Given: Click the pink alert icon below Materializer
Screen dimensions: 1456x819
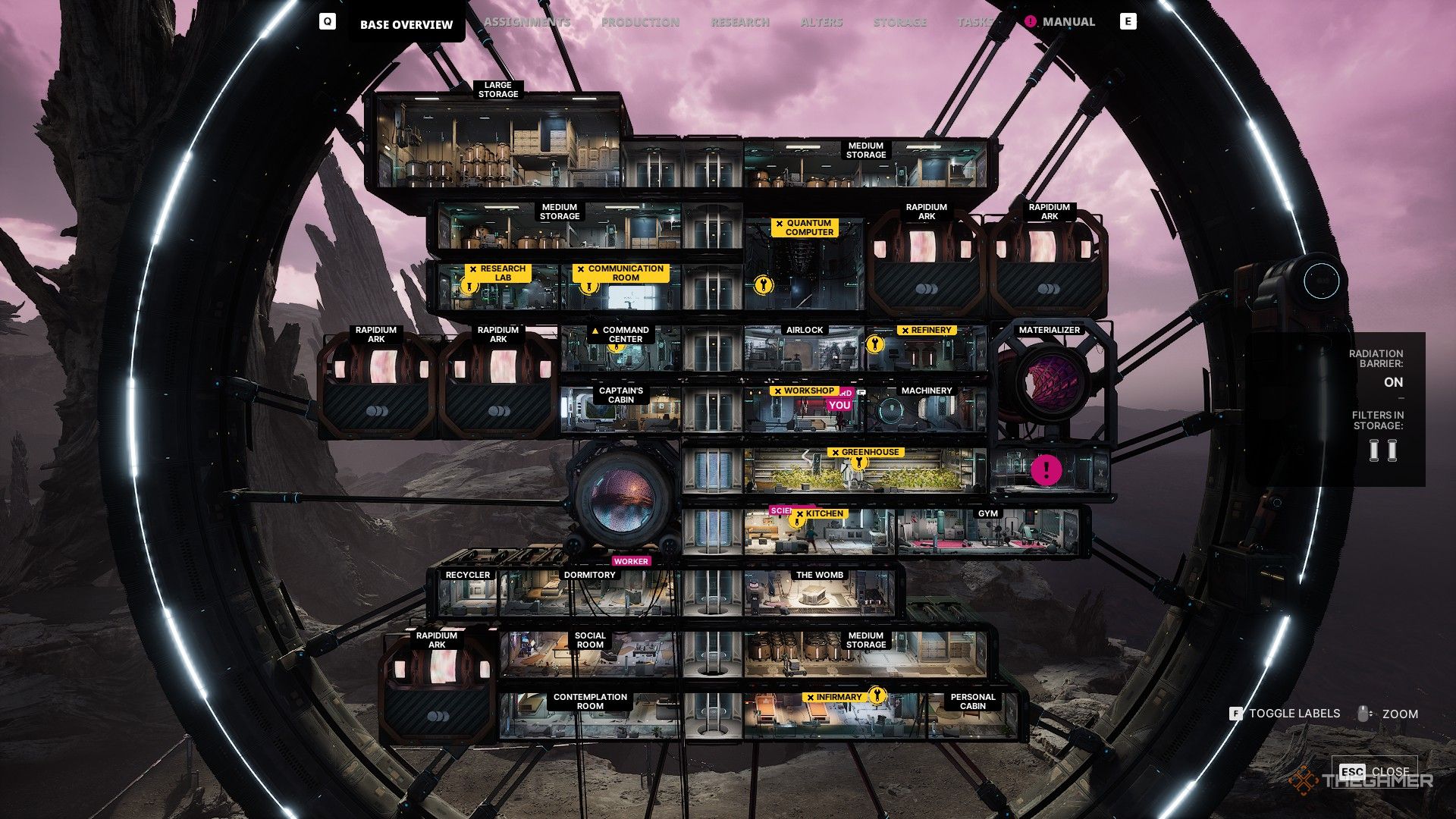Looking at the screenshot, I should pyautogui.click(x=1048, y=470).
